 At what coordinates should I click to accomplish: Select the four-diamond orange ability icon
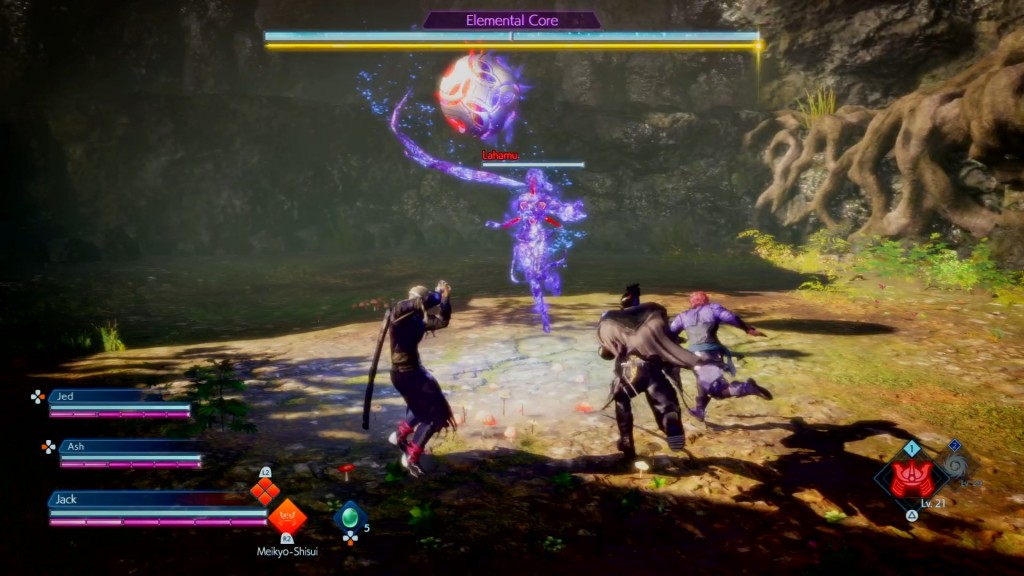(265, 491)
